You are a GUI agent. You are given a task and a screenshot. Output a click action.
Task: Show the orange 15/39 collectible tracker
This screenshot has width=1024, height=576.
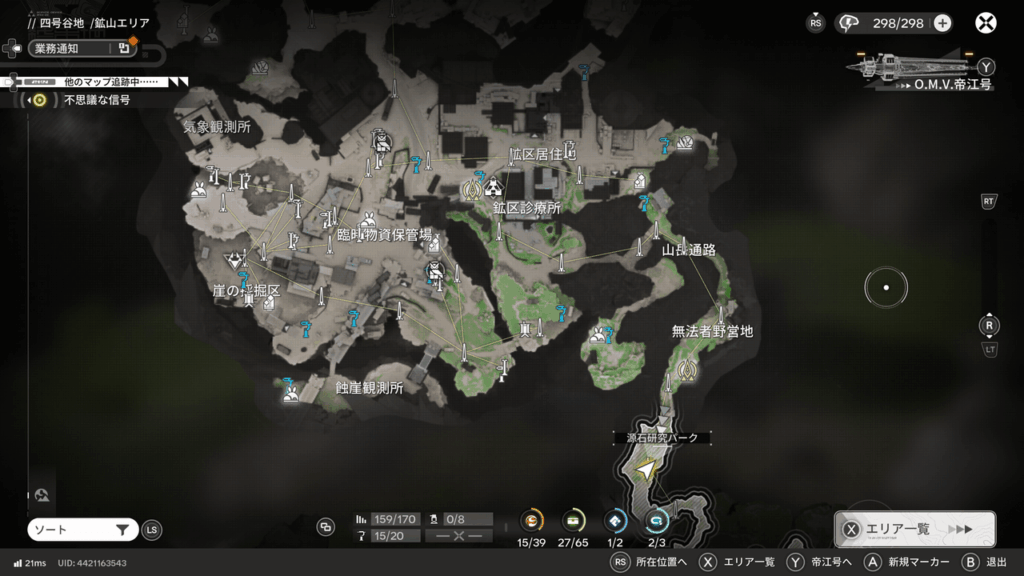tap(532, 520)
